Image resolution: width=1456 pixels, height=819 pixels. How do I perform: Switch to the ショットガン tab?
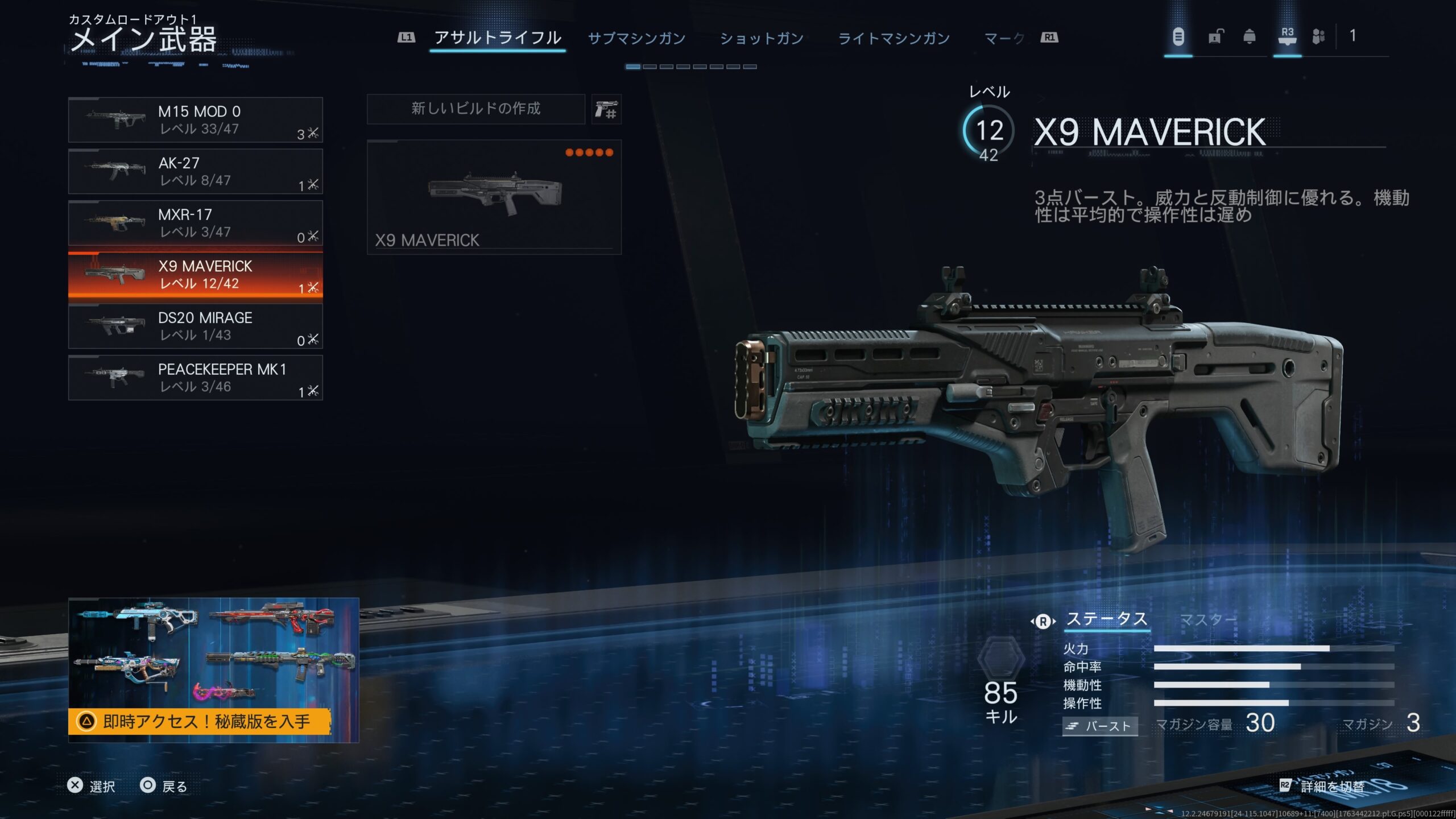(x=762, y=39)
